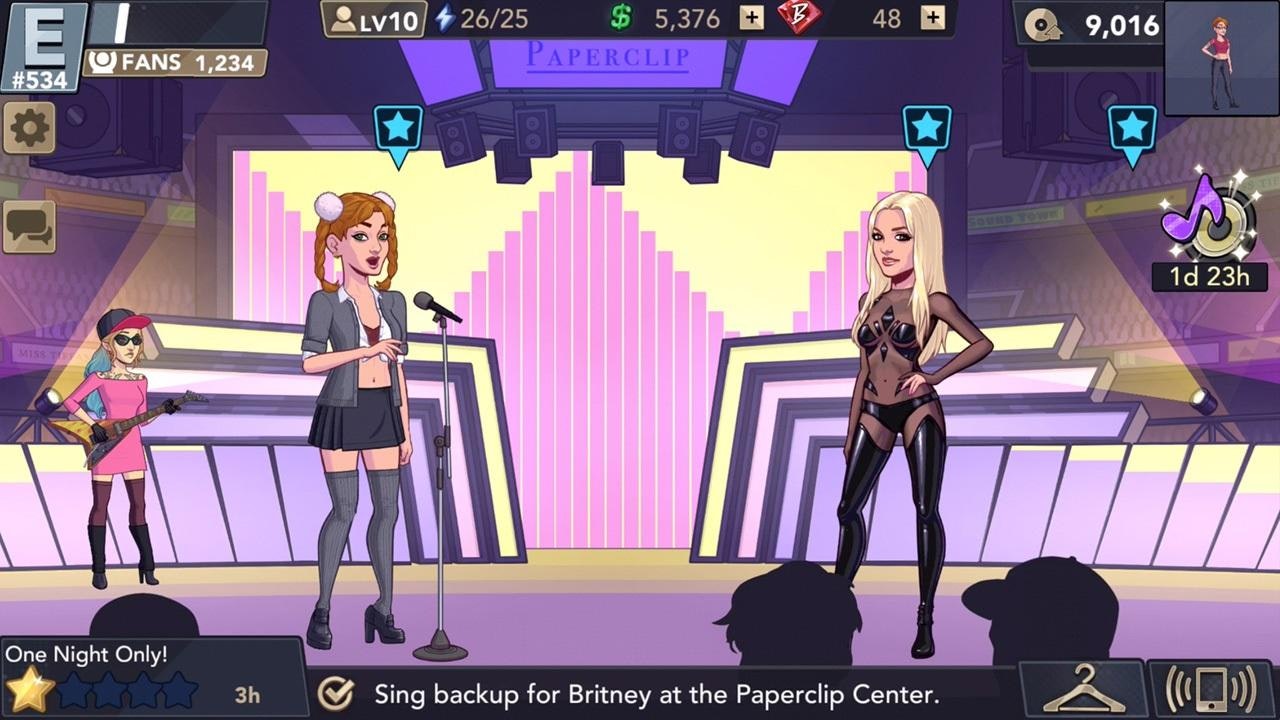
Task: Tap the star bubble near the right speaker
Action: pos(1131,128)
